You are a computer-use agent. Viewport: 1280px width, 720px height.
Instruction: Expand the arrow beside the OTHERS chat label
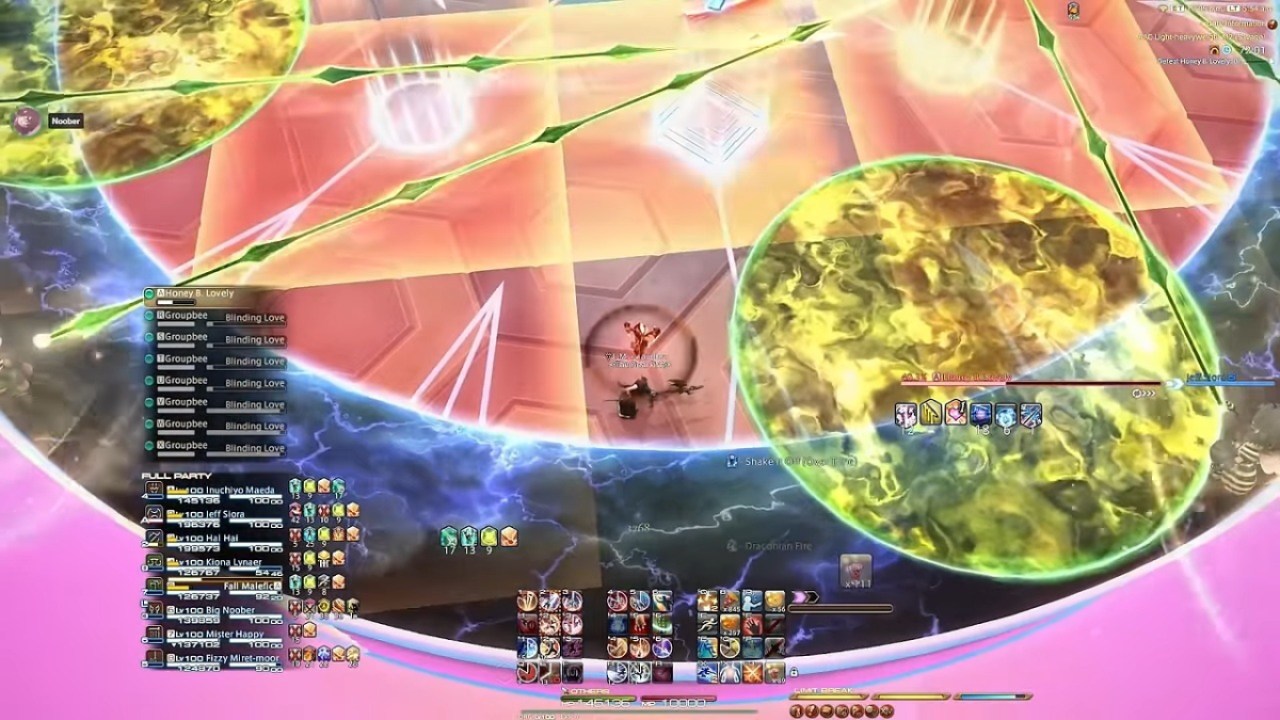tap(566, 691)
